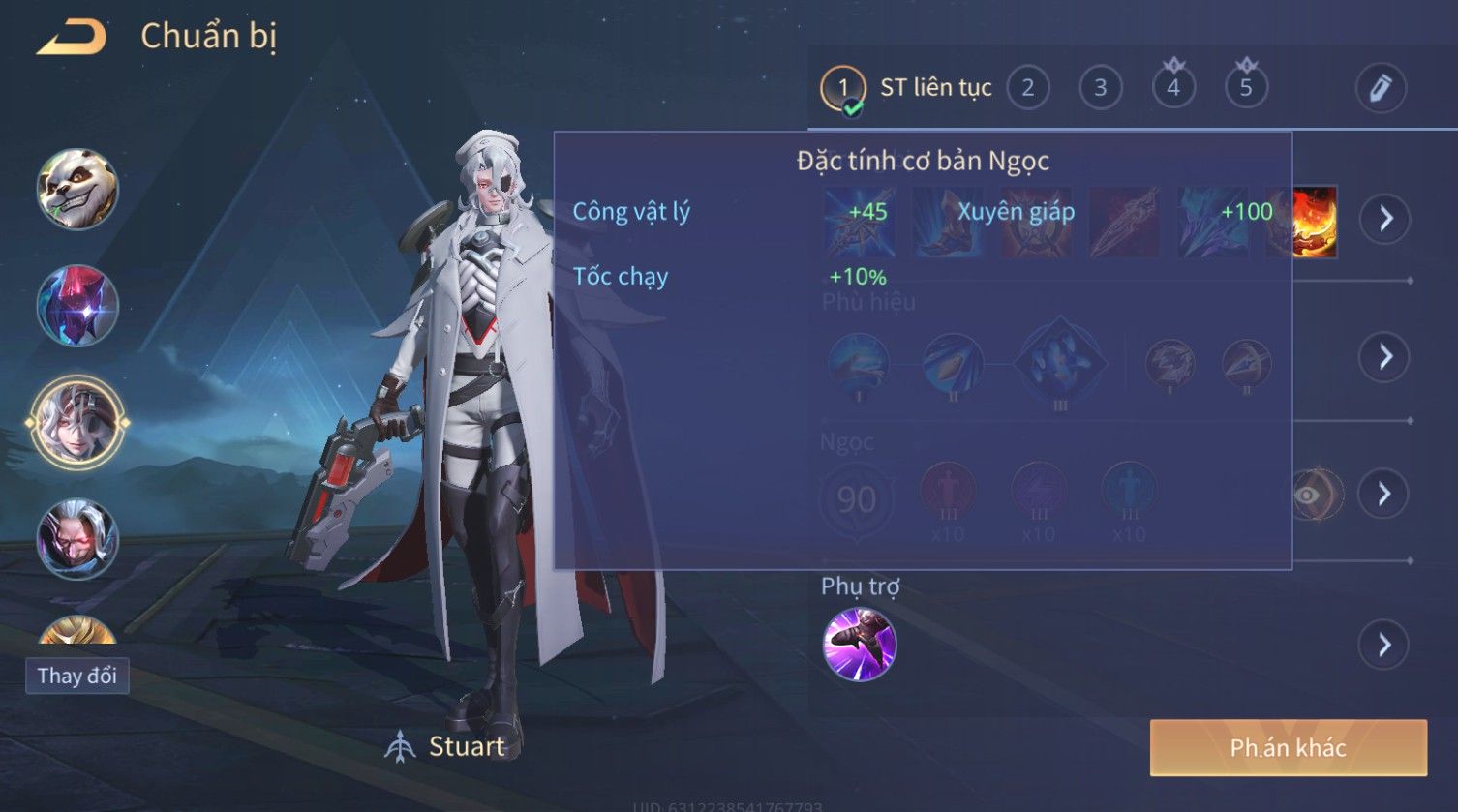Click the Thay đổi button
The height and width of the screenshot is (812, 1458).
77,676
